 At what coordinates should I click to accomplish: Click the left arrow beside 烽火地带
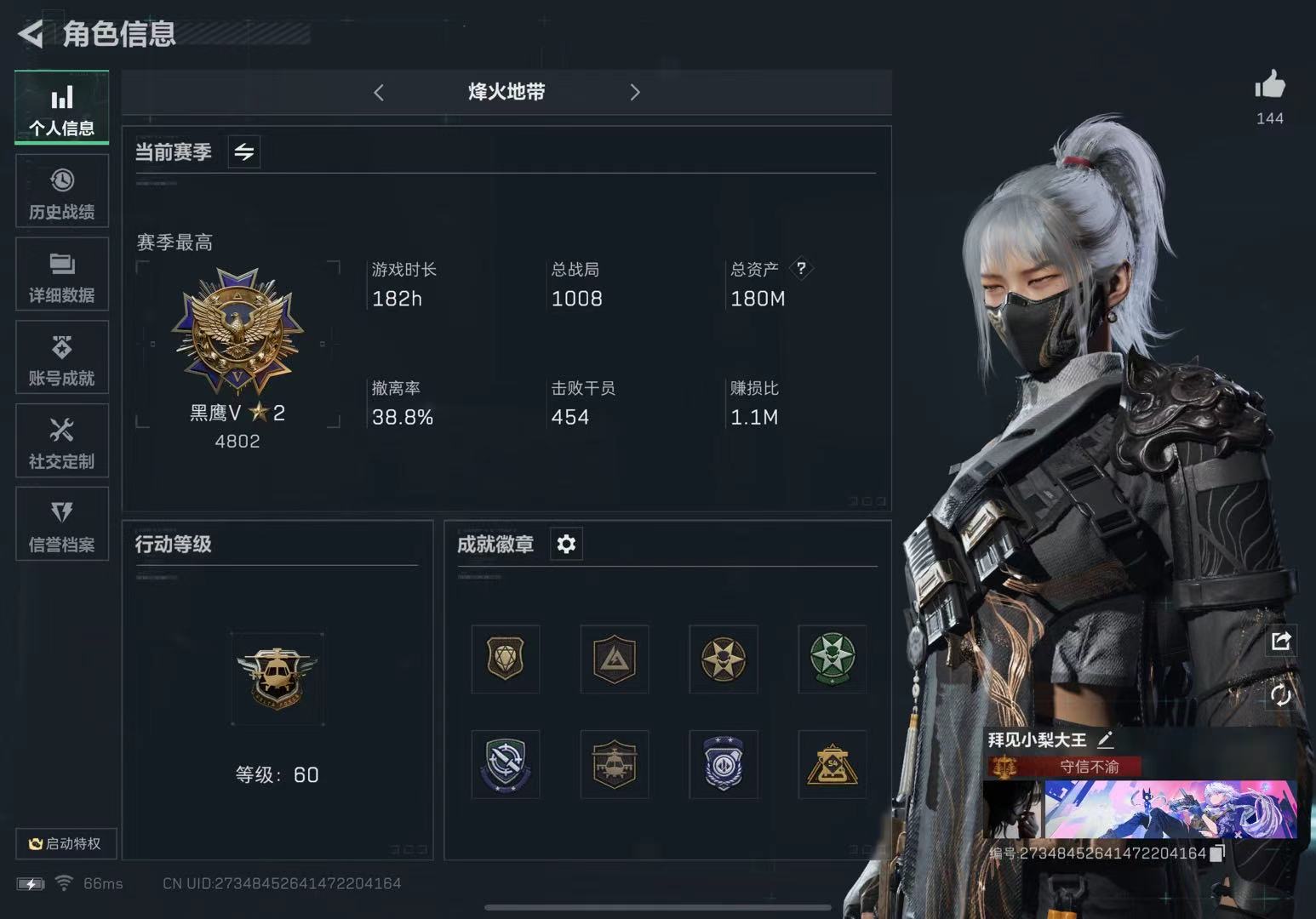[379, 92]
